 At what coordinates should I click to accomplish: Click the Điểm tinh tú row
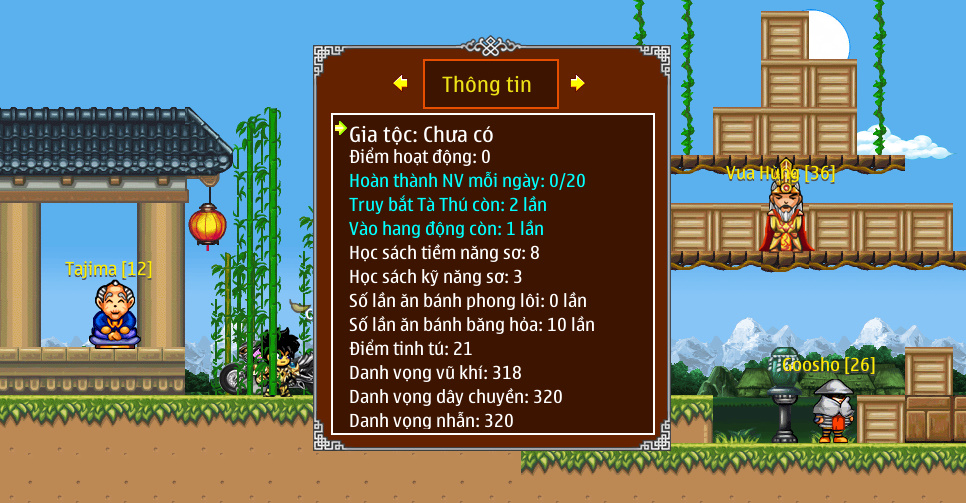(411, 349)
